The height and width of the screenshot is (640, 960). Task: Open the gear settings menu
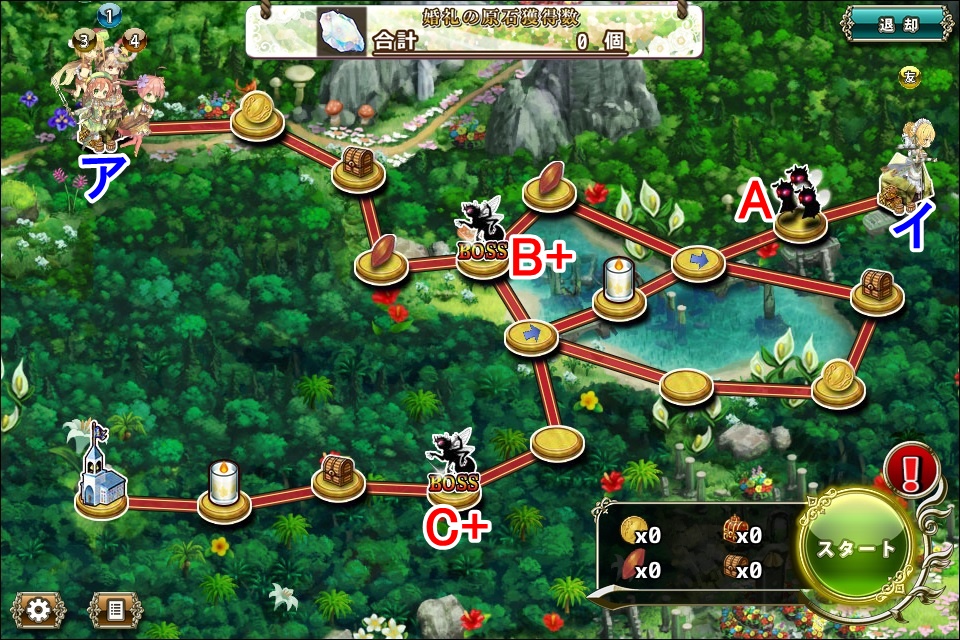pos(39,609)
